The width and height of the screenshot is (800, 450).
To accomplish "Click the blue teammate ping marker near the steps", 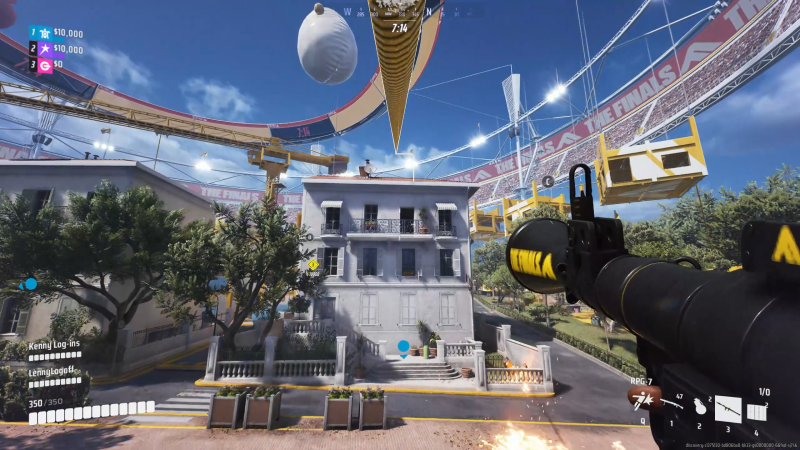I will (x=404, y=347).
